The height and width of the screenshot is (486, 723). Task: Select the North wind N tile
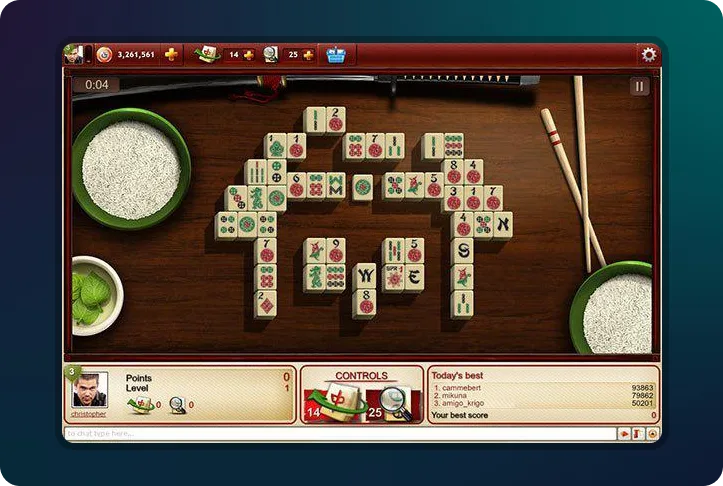pos(502,224)
